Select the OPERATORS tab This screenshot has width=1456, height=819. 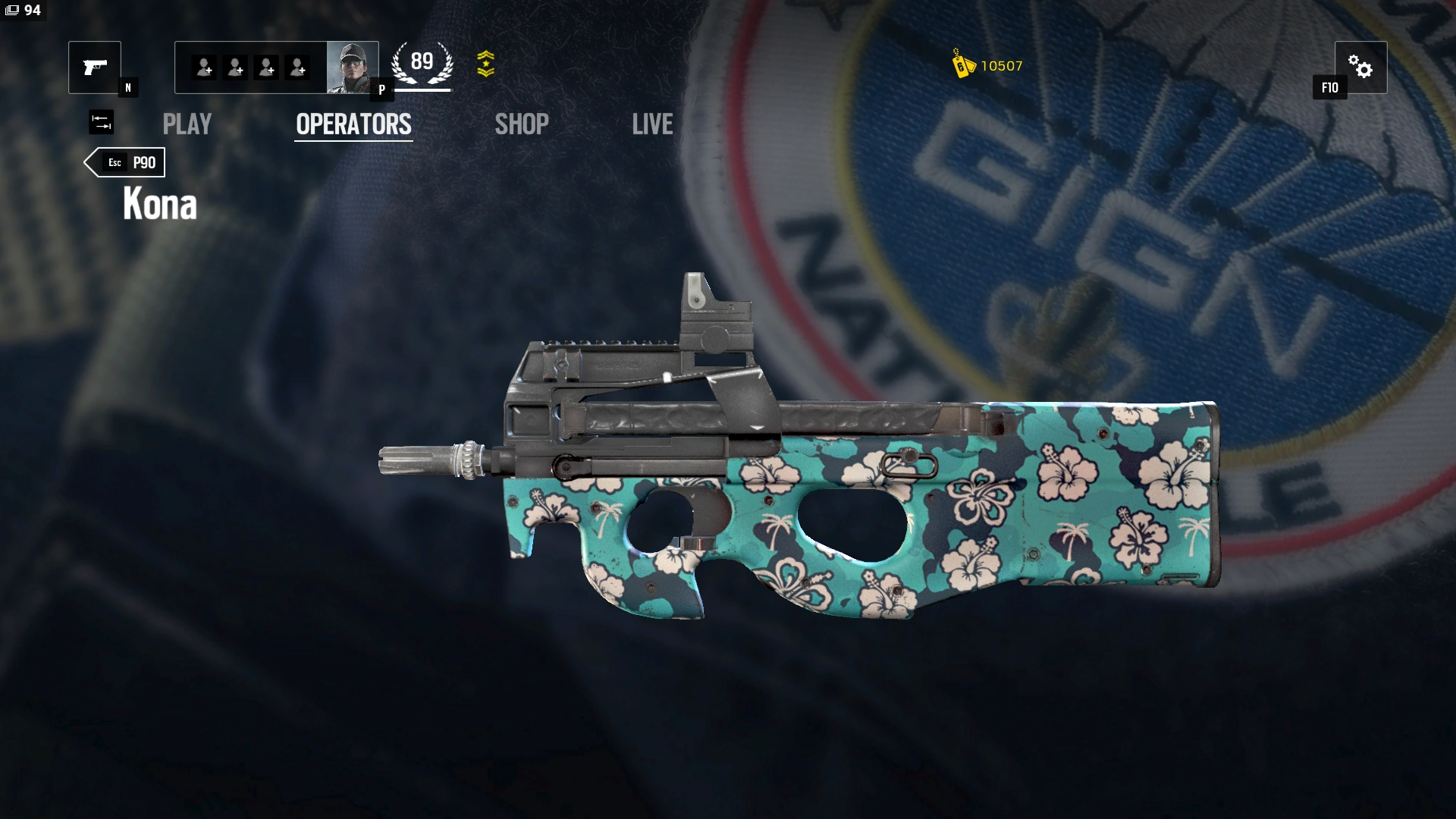pyautogui.click(x=353, y=124)
